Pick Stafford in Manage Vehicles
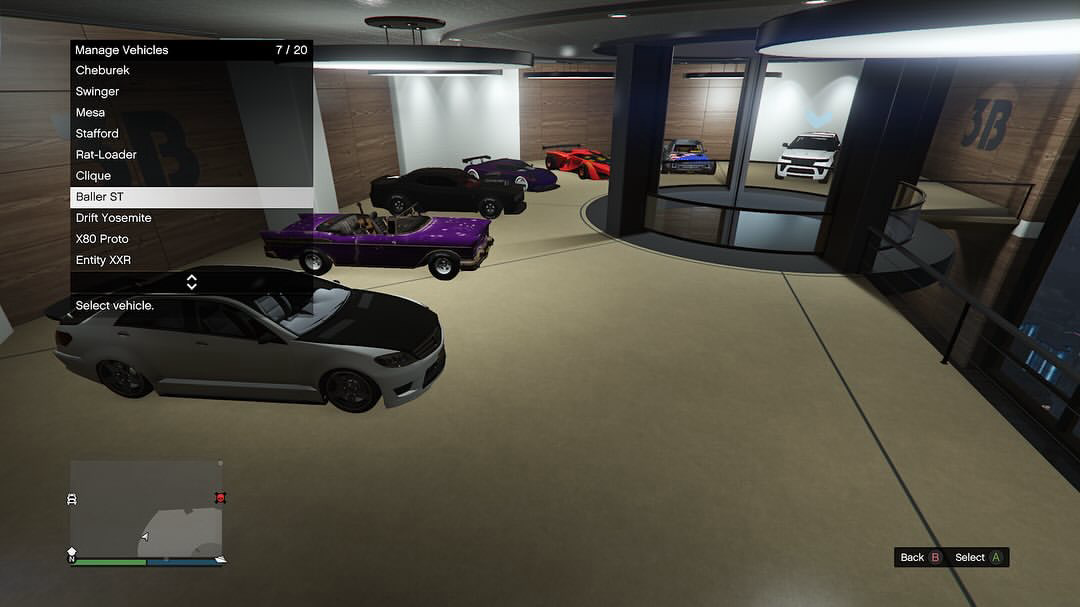This screenshot has height=607, width=1080. [x=191, y=134]
